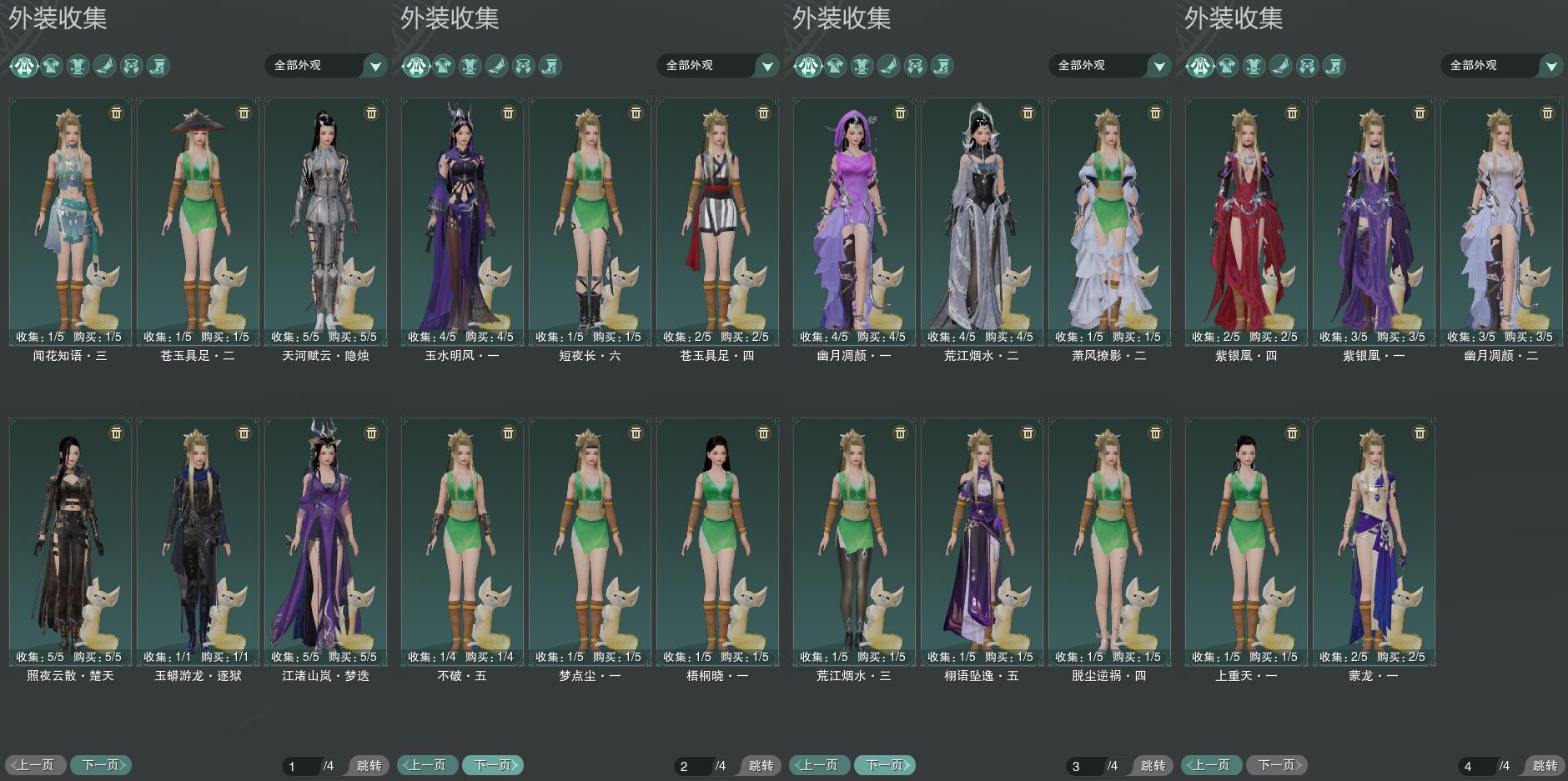Viewport: 1568px width, 781px height.
Task: Pick the 短夜长·六 outfit
Action: pos(590,221)
